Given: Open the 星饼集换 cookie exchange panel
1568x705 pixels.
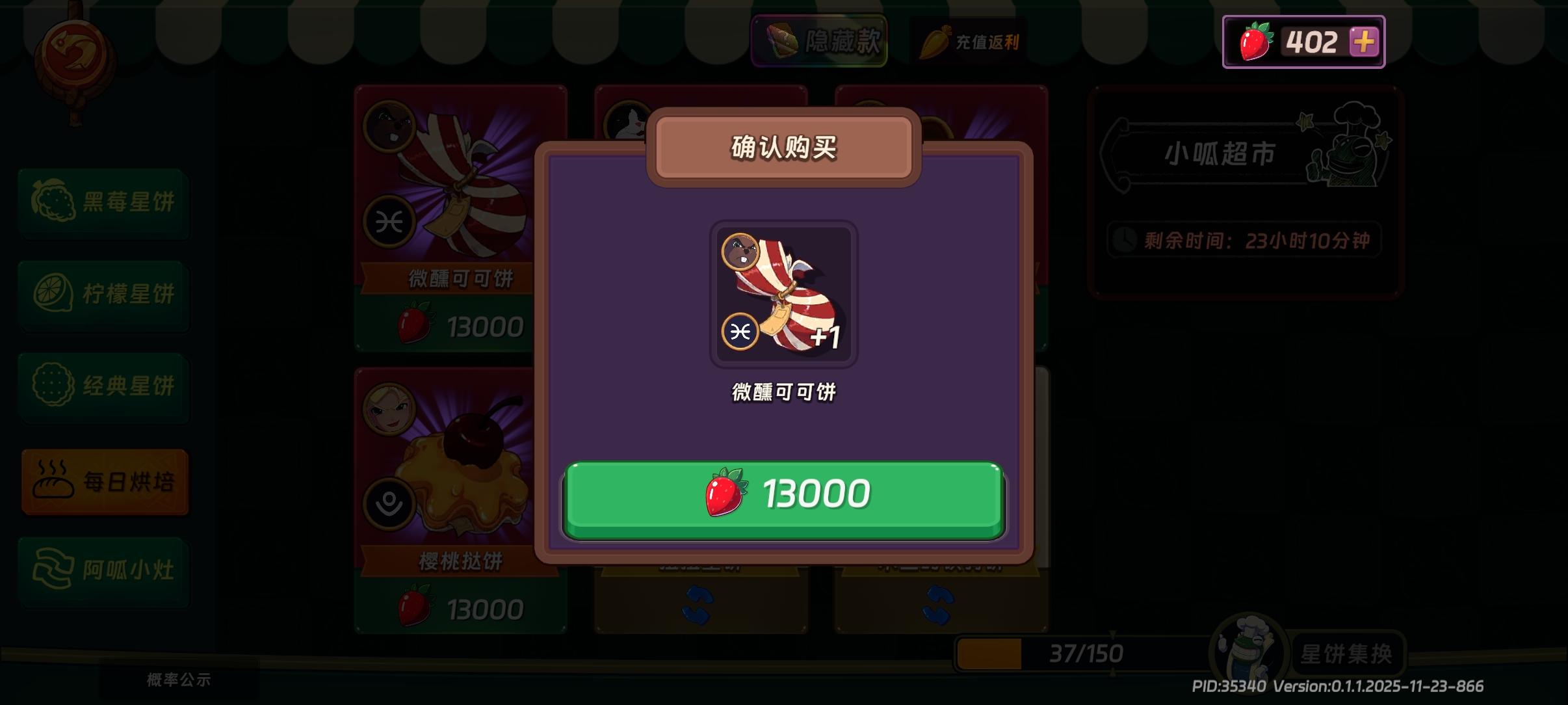Looking at the screenshot, I should pyautogui.click(x=1350, y=654).
